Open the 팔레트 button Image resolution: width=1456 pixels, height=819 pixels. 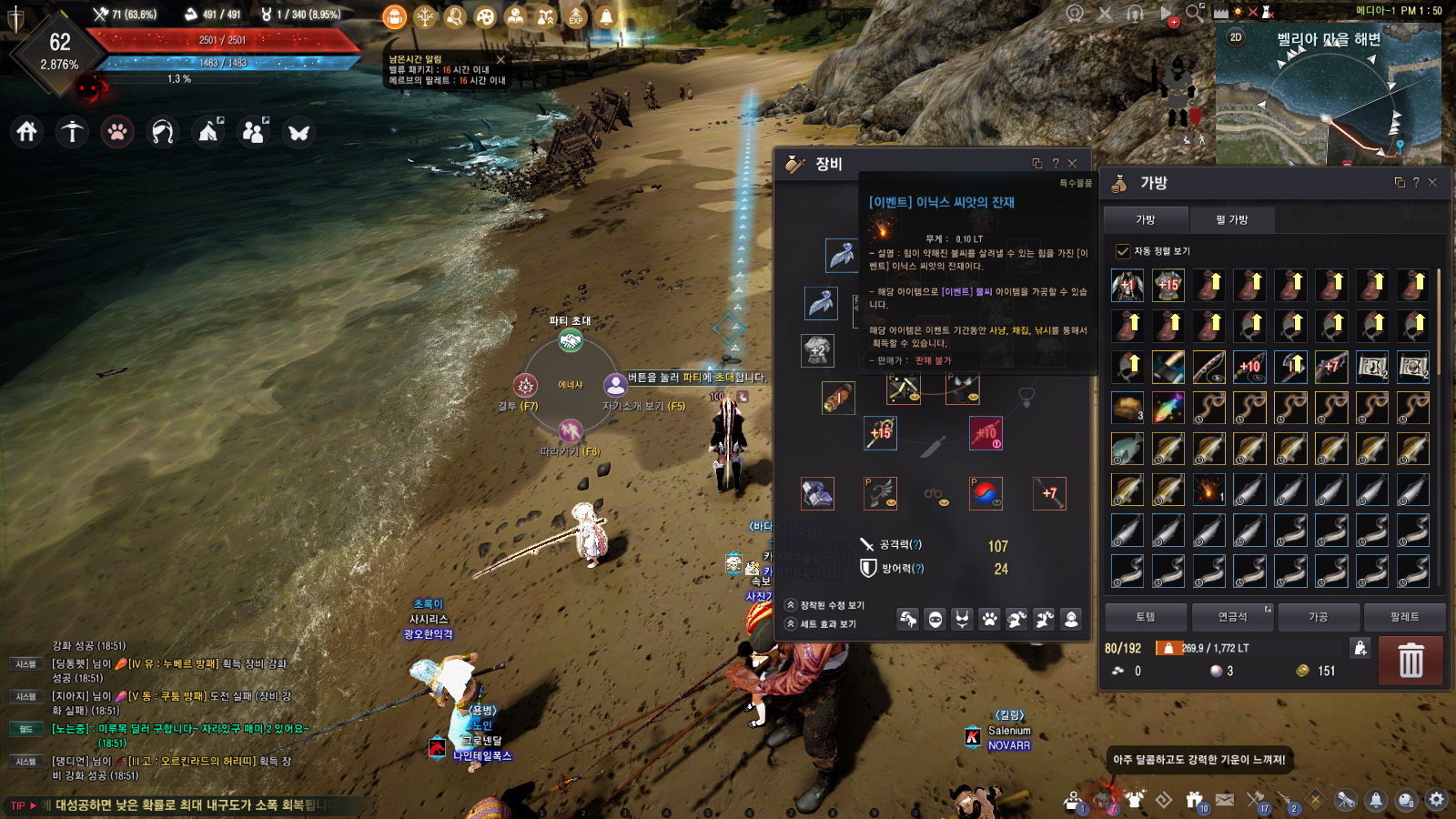(1404, 617)
